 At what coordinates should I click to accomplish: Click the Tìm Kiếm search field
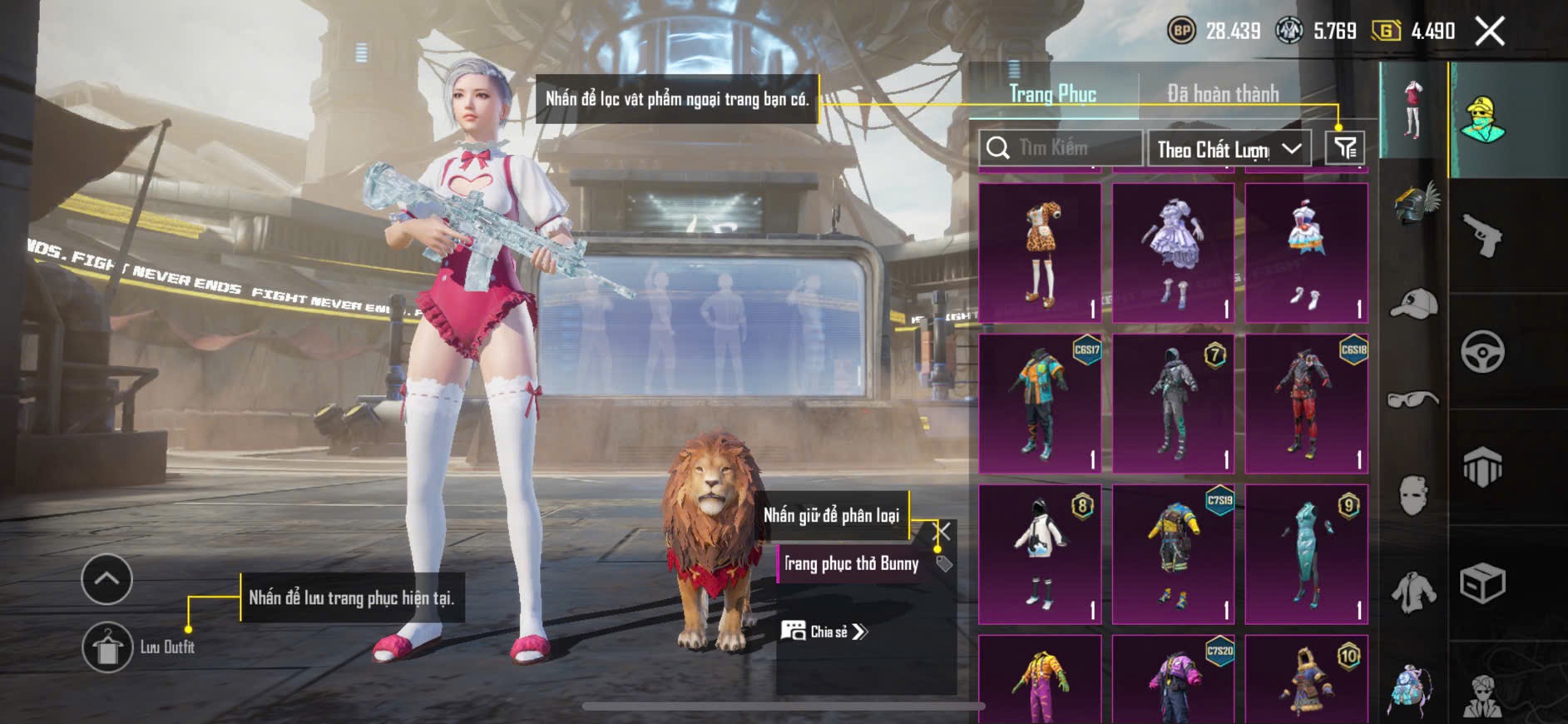[1060, 148]
